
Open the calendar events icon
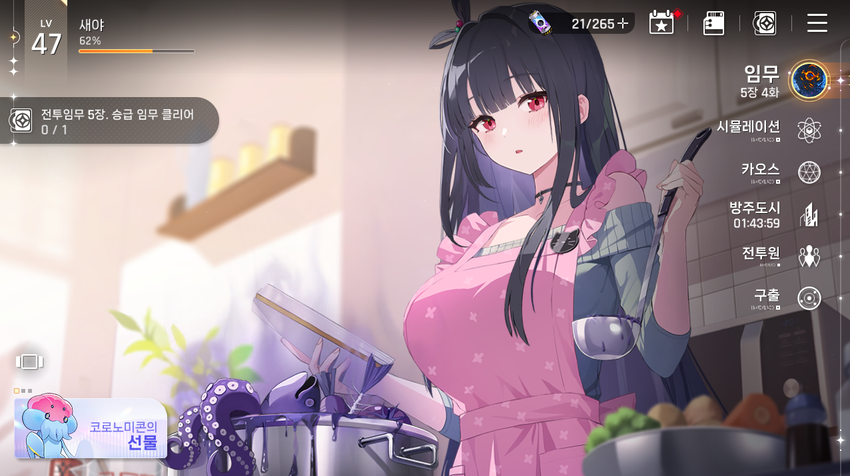[661, 23]
